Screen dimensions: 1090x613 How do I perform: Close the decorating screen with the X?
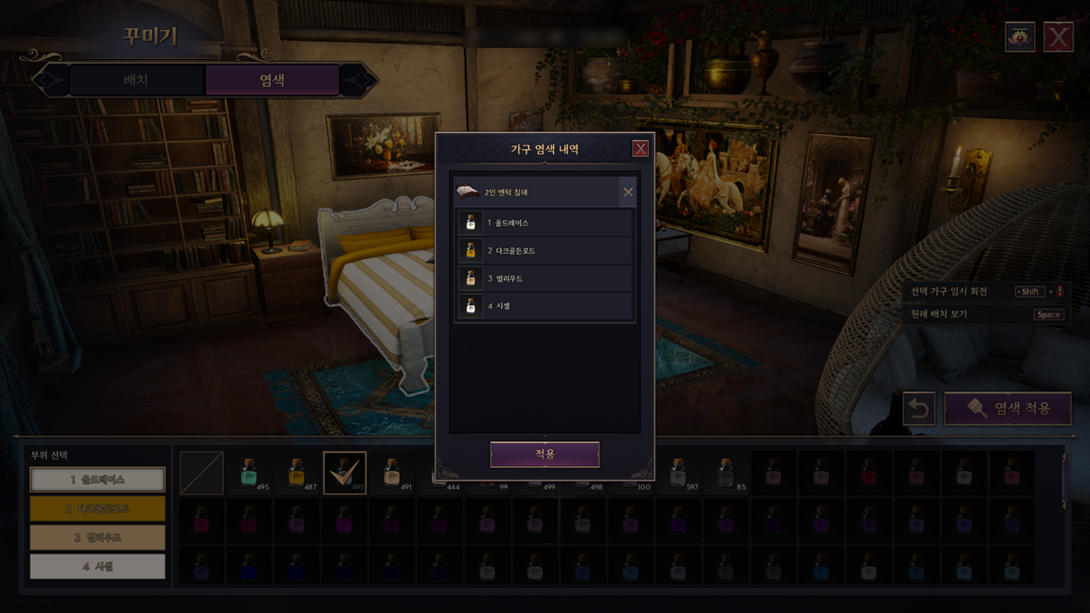pyautogui.click(x=1058, y=37)
